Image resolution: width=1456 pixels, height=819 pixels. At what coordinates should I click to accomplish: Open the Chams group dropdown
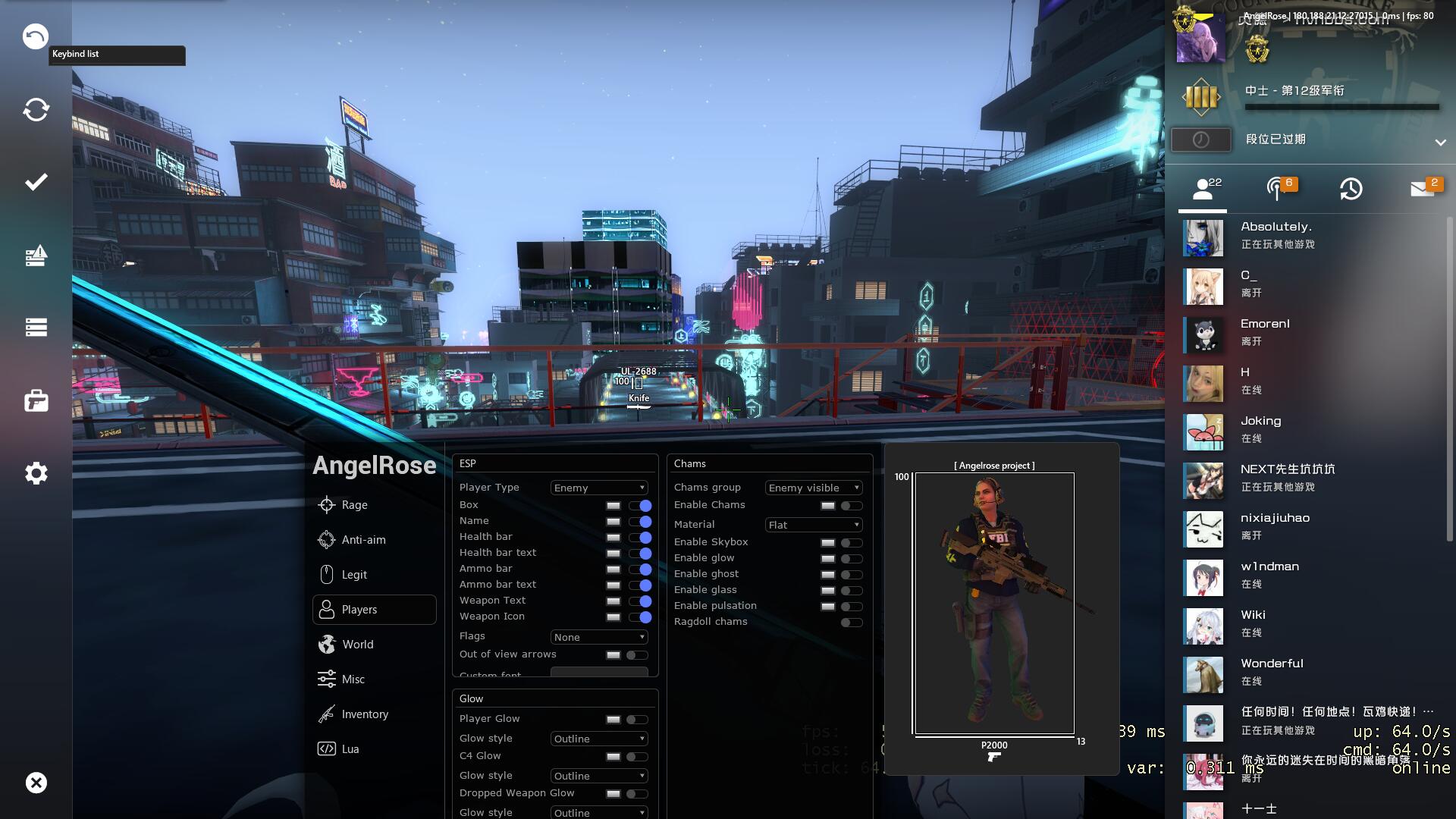(x=814, y=488)
